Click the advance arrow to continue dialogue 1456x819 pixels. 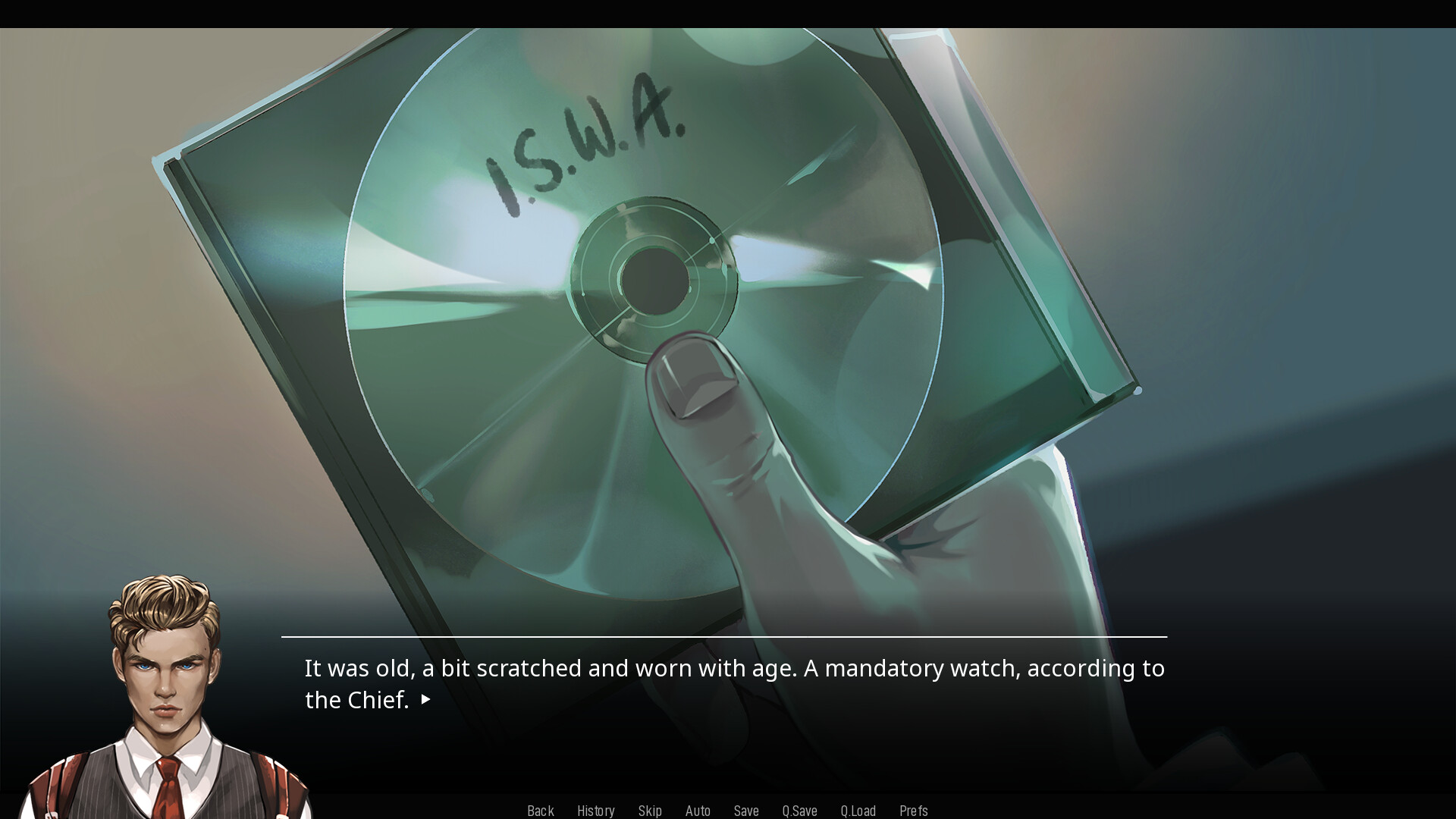click(x=425, y=700)
